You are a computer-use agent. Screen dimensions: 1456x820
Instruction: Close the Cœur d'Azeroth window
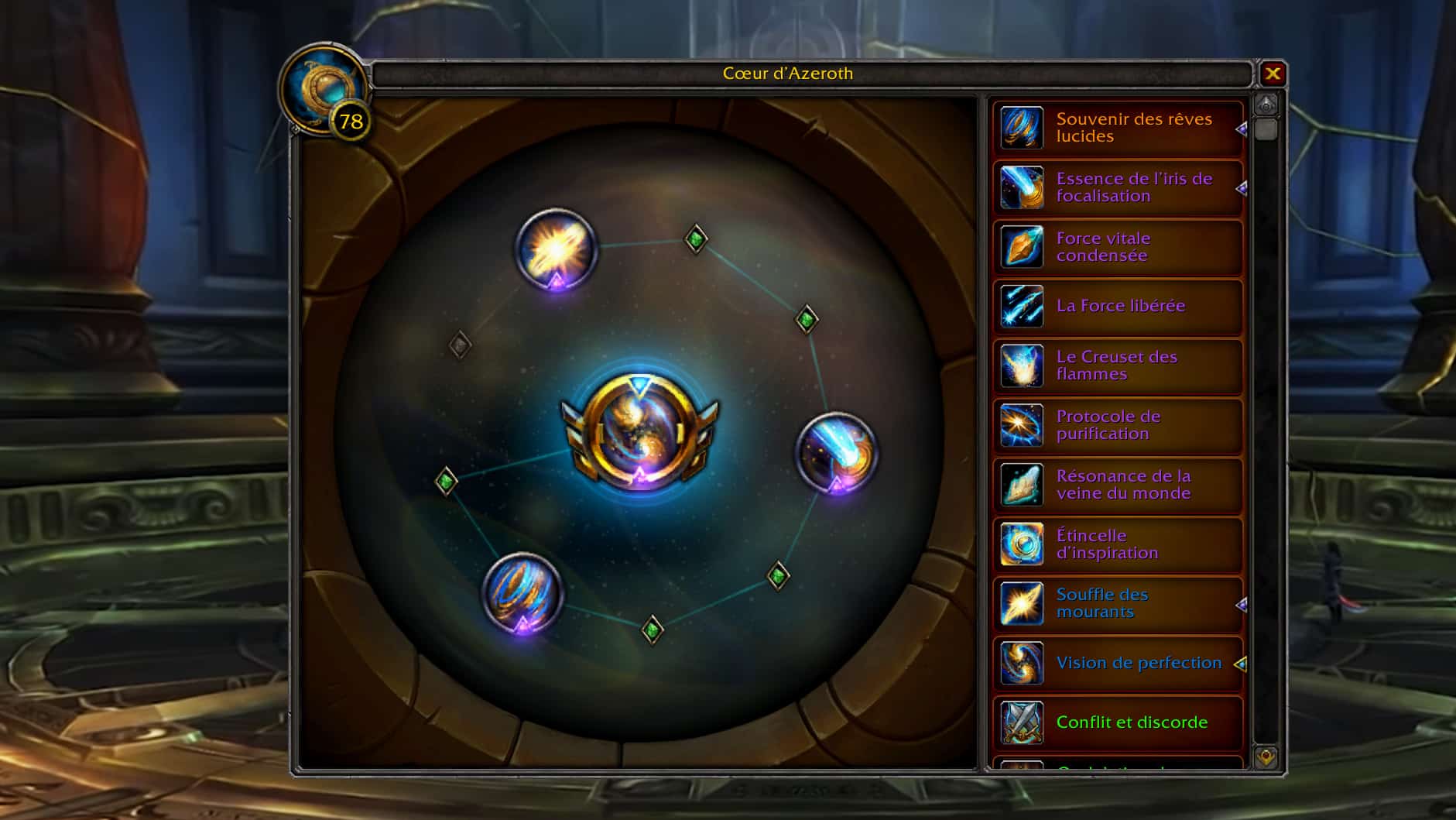pos(1273,74)
